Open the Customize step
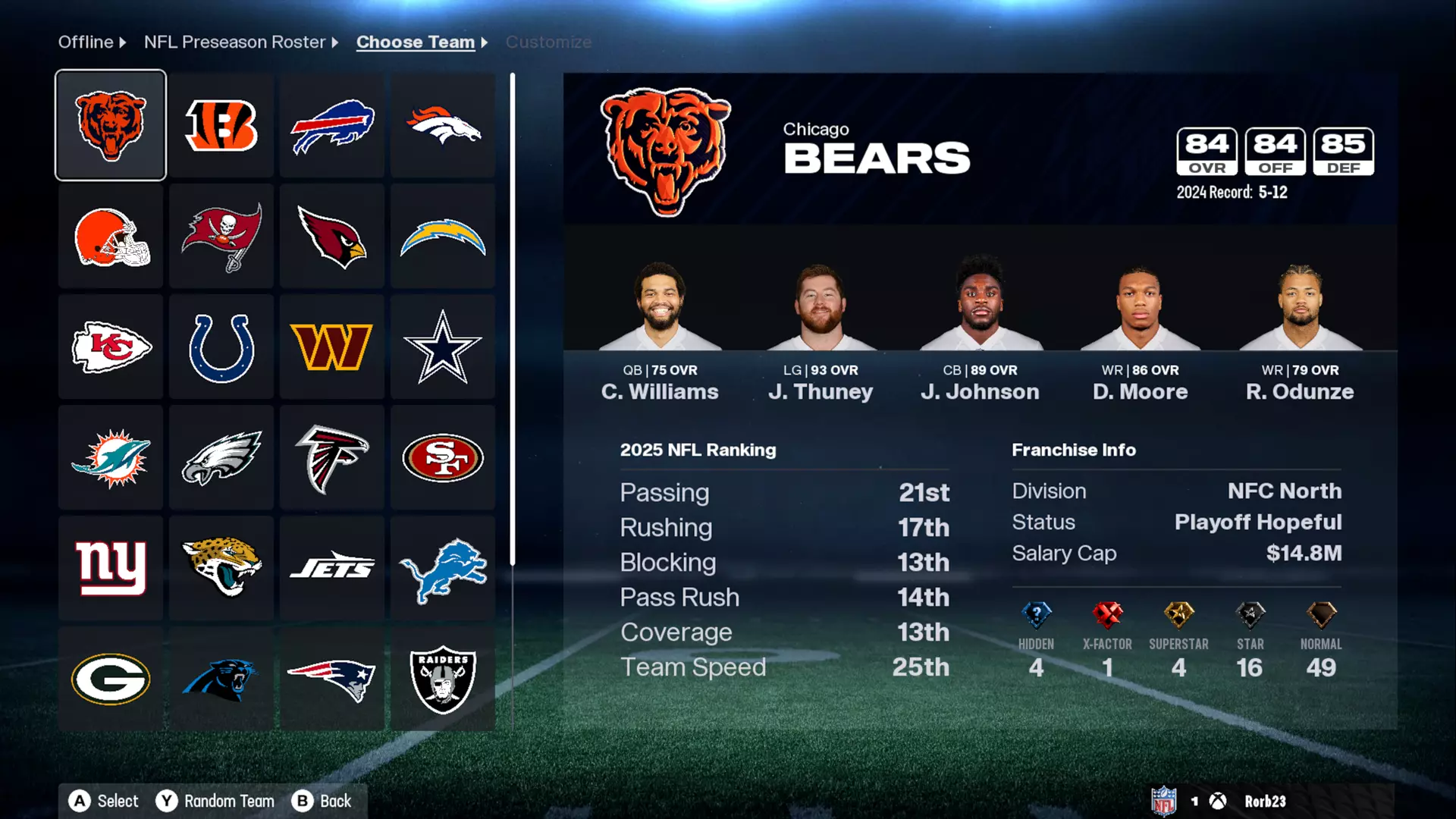 click(x=548, y=42)
